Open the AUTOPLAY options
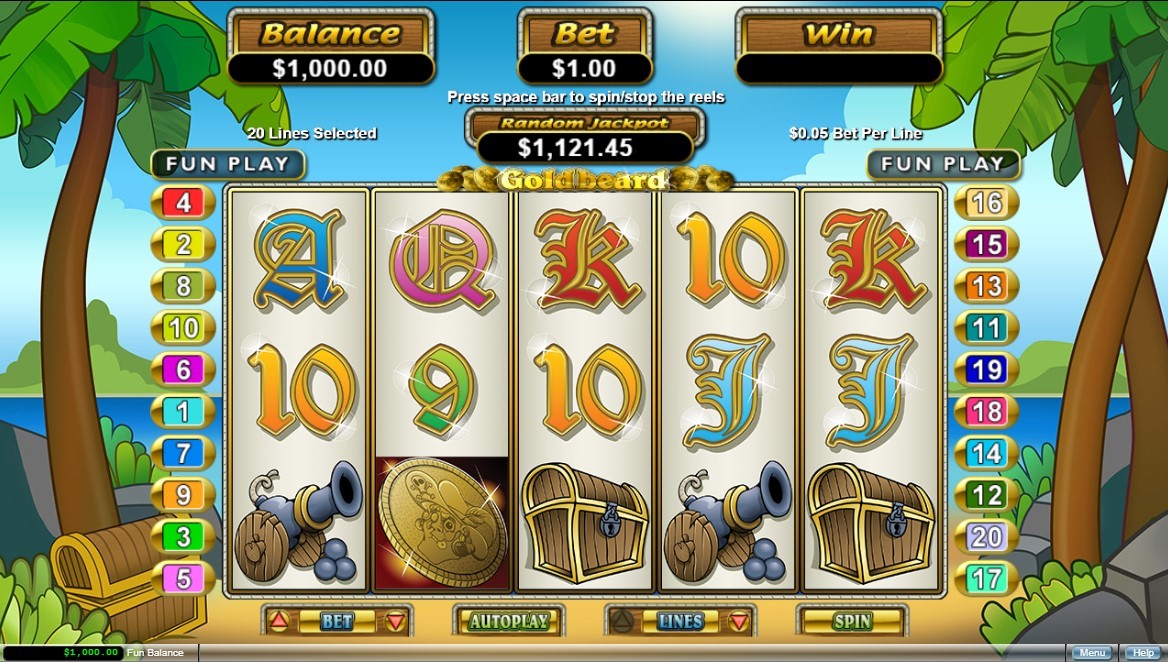Screen dimensions: 1168x662 click(x=509, y=621)
